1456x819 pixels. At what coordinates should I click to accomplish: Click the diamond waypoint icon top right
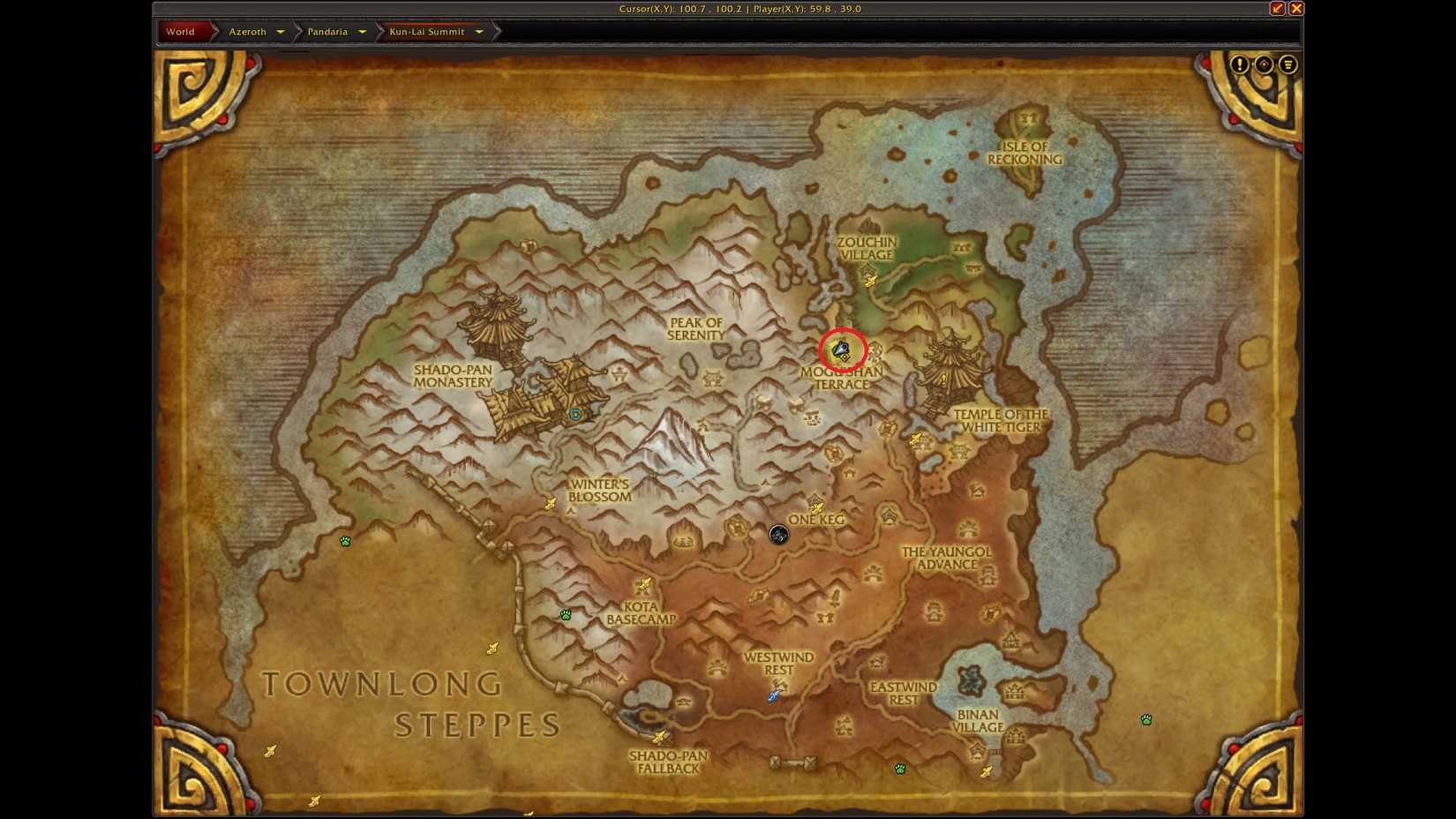pos(1265,64)
